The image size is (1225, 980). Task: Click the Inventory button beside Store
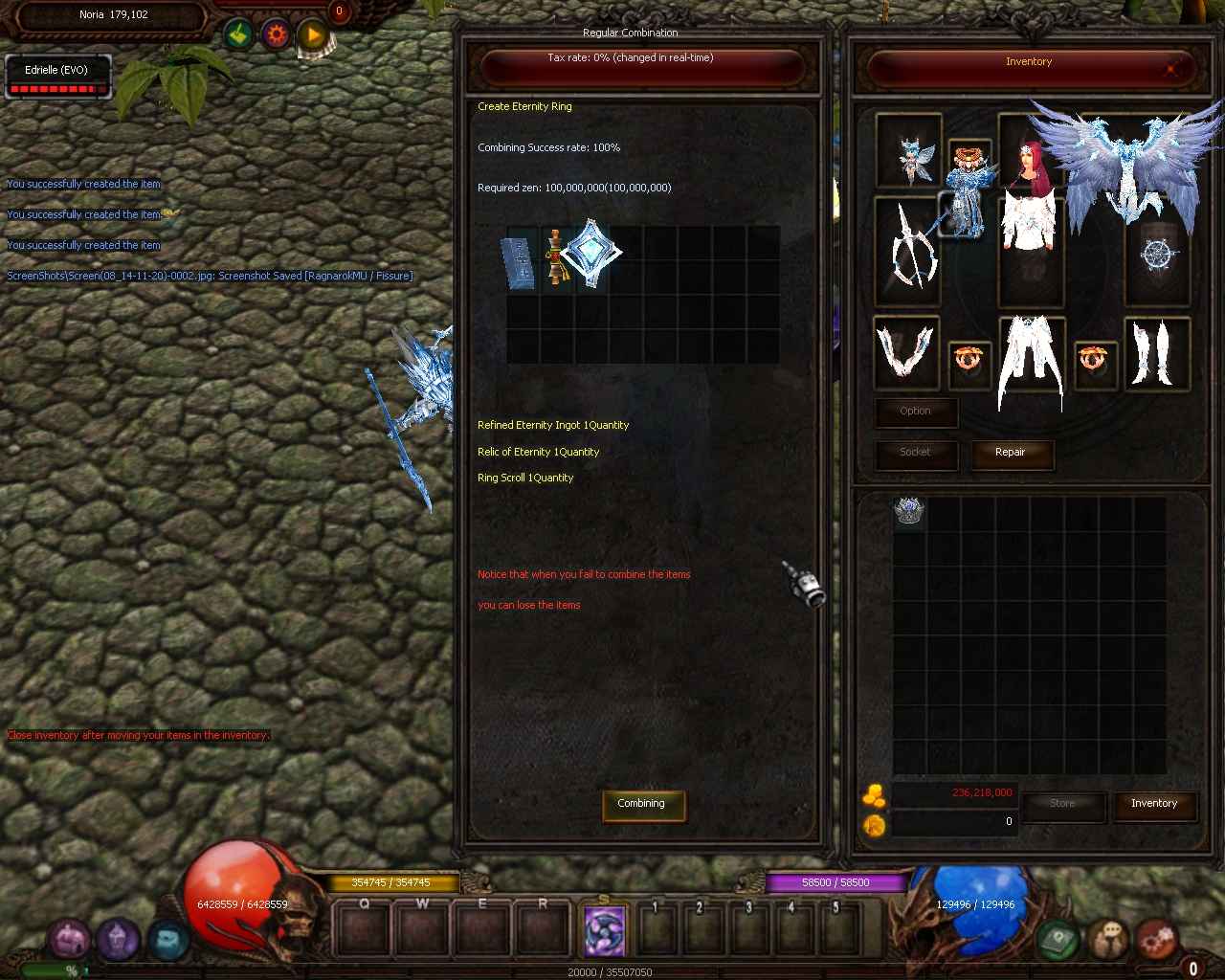coord(1154,804)
